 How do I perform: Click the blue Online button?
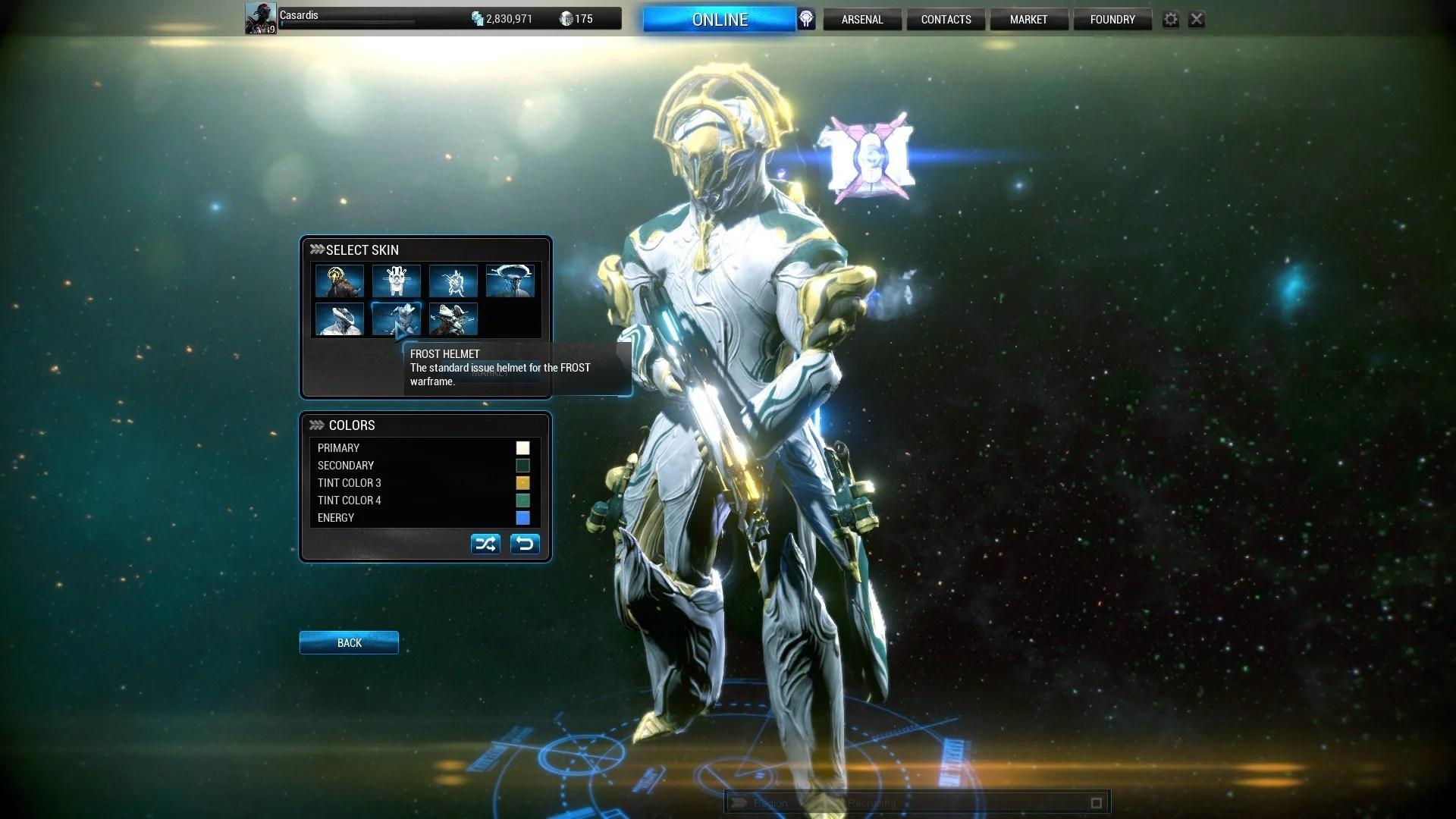[719, 20]
